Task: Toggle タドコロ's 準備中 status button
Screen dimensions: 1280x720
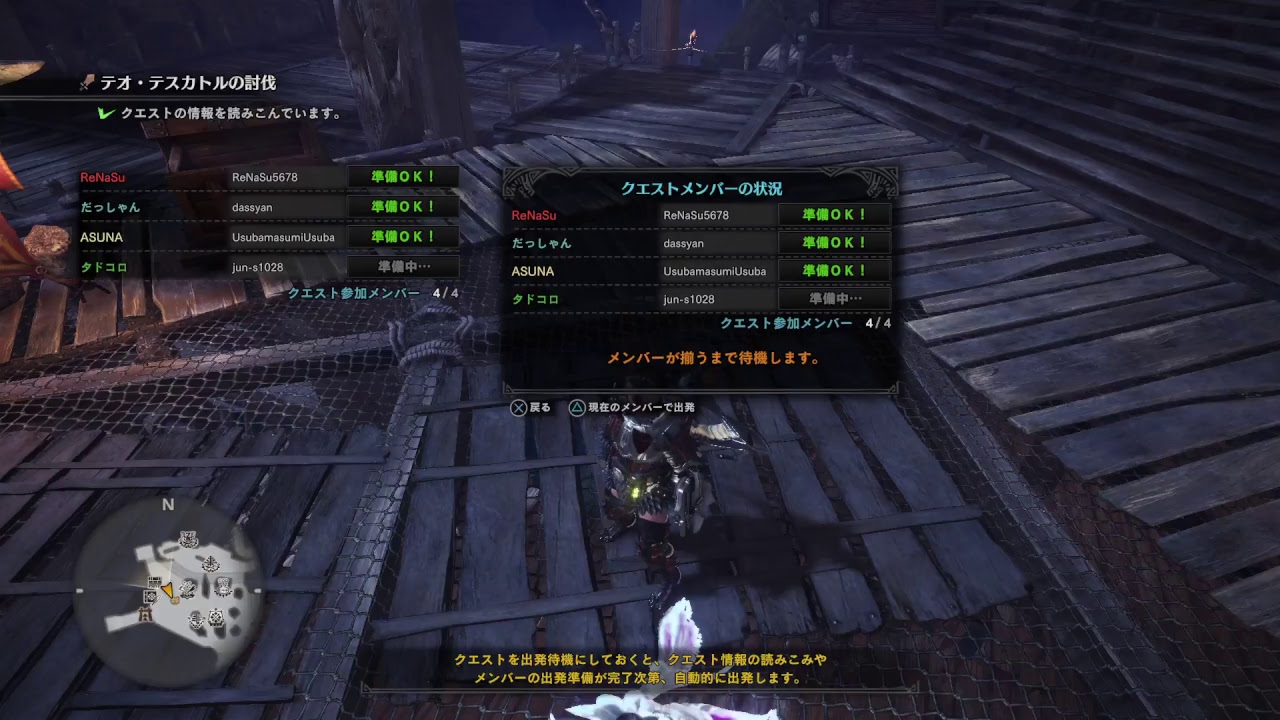Action: pyautogui.click(x=833, y=298)
